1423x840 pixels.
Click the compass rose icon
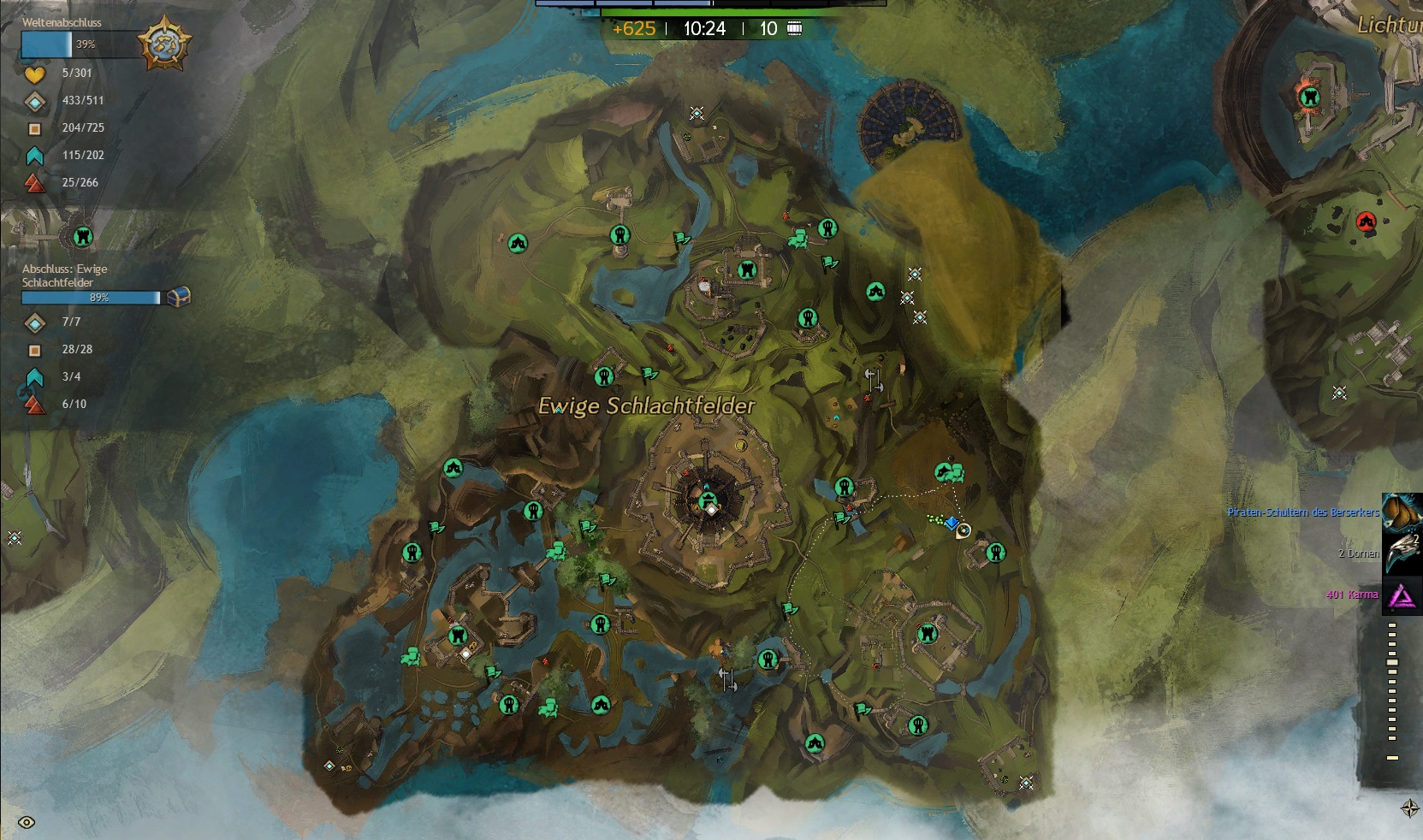(1410, 808)
